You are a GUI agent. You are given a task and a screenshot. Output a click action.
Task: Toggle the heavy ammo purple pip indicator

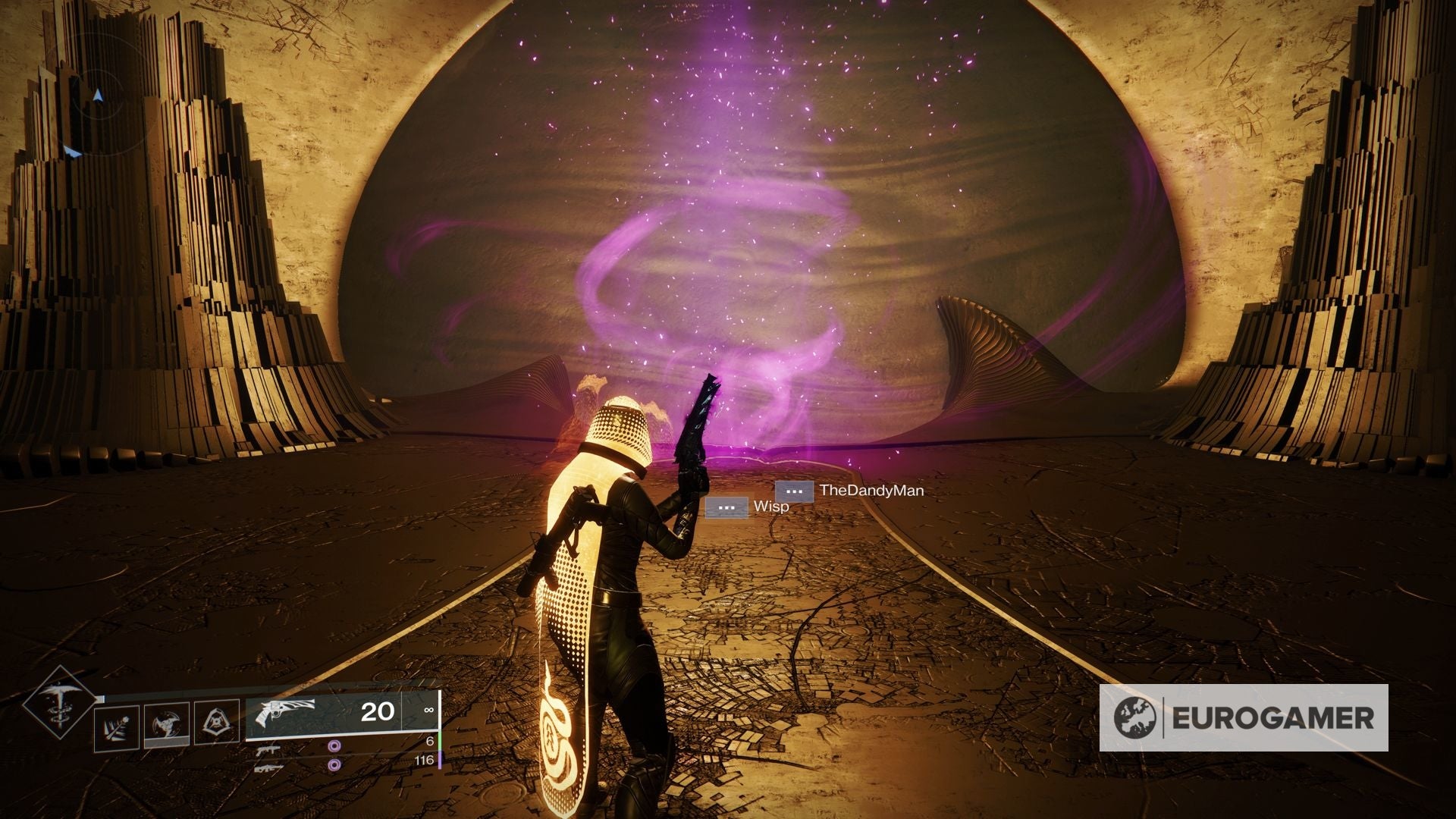334,765
